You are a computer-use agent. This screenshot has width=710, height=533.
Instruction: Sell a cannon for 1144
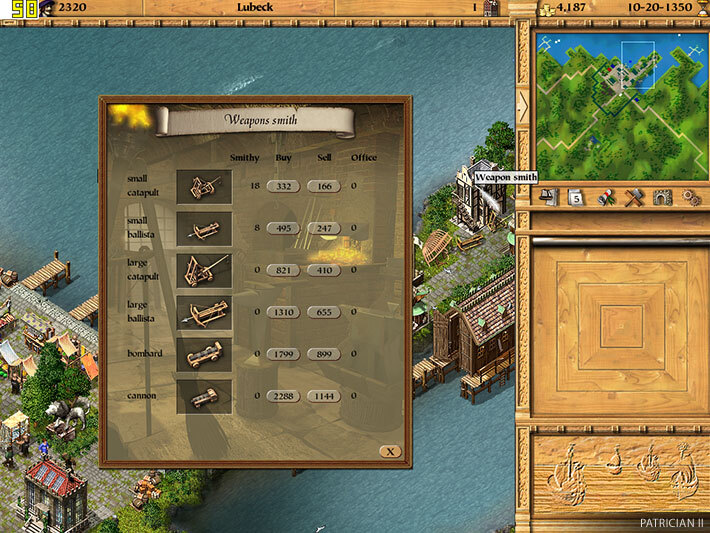point(324,396)
